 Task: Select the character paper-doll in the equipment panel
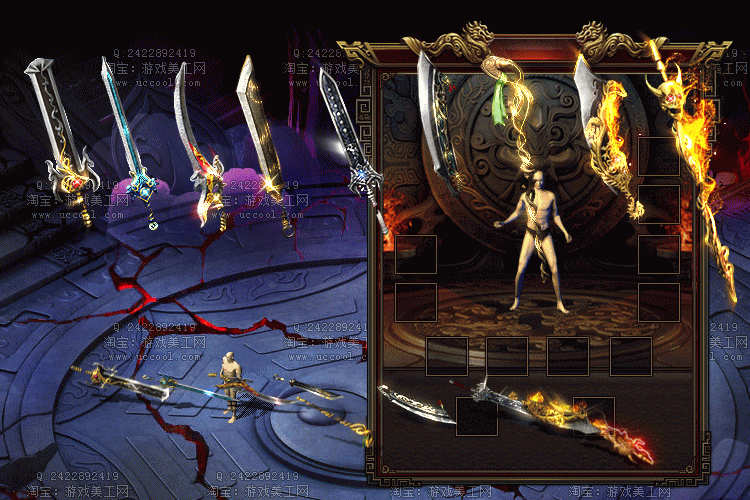pos(538,240)
